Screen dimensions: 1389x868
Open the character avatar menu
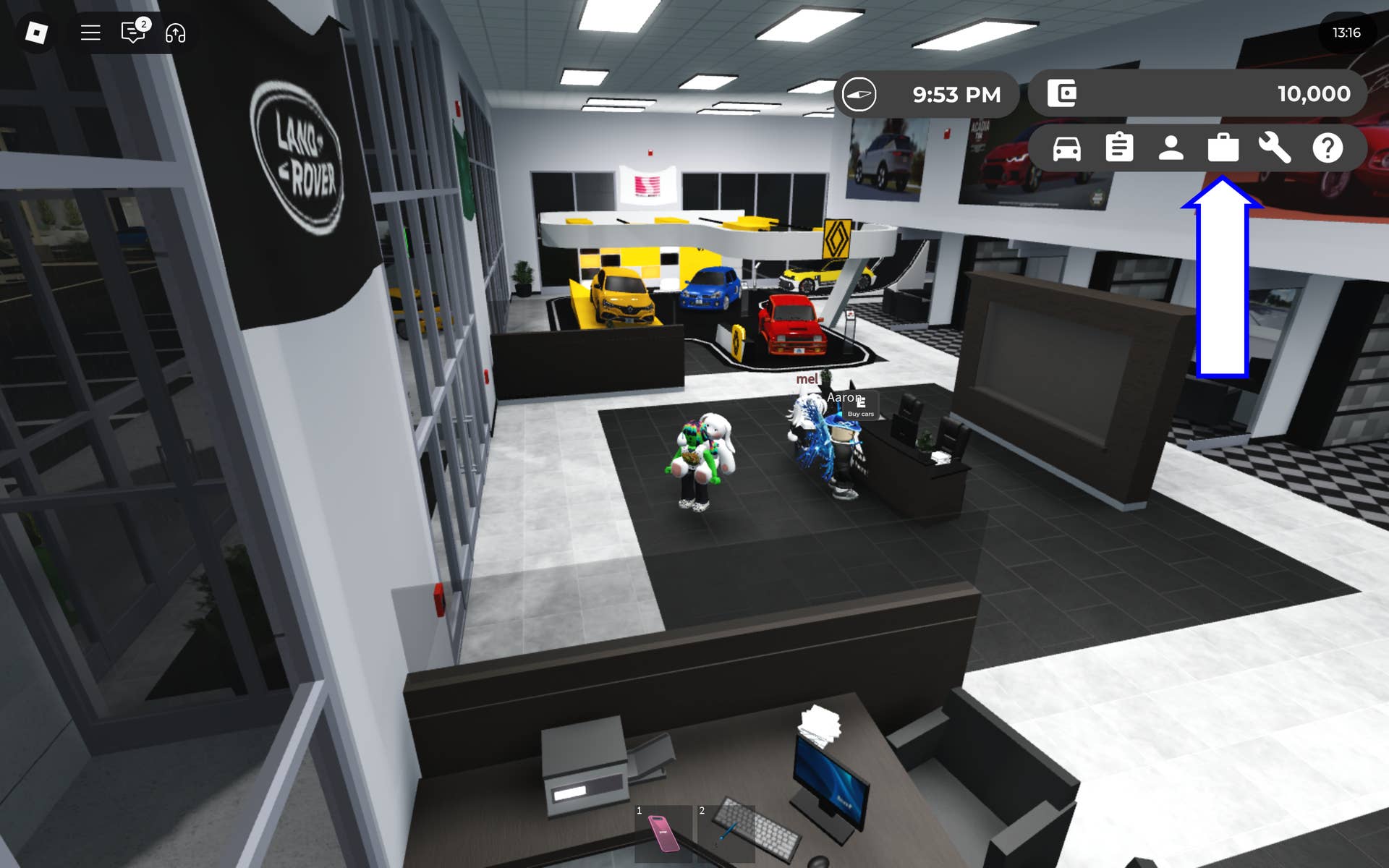1171,150
